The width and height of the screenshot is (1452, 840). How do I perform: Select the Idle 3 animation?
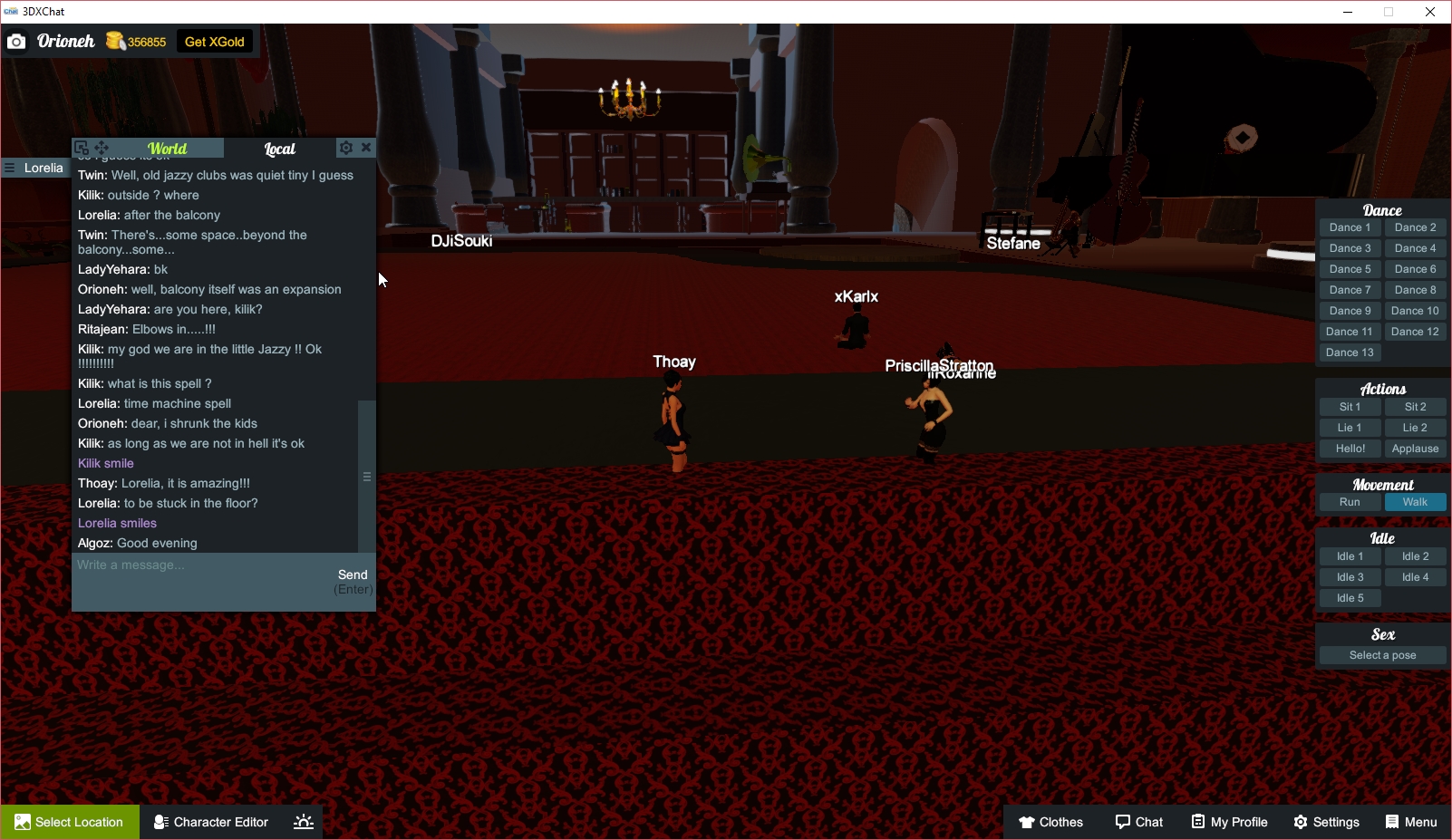point(1350,576)
